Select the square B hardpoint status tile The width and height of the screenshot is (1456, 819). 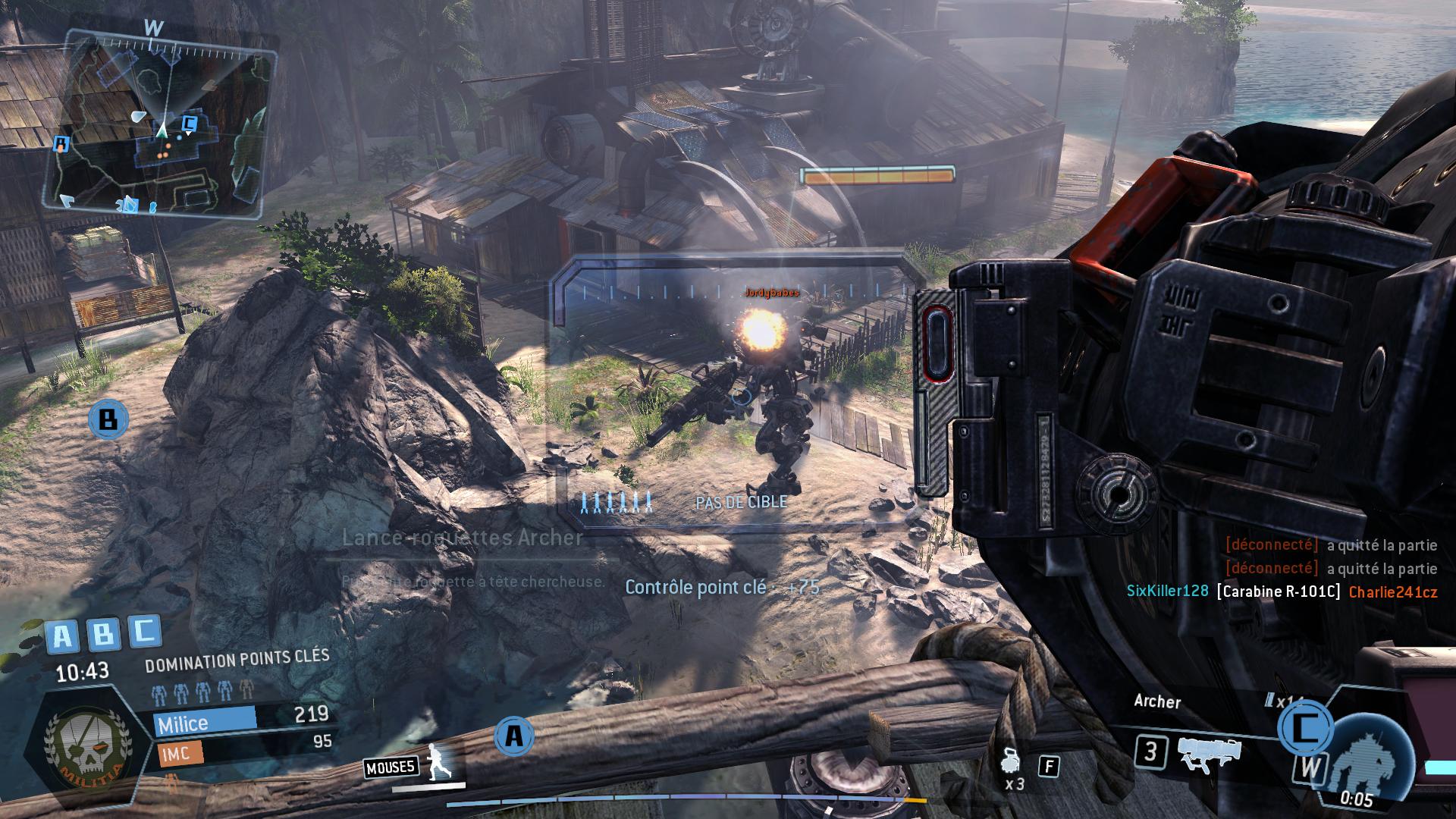(x=103, y=633)
